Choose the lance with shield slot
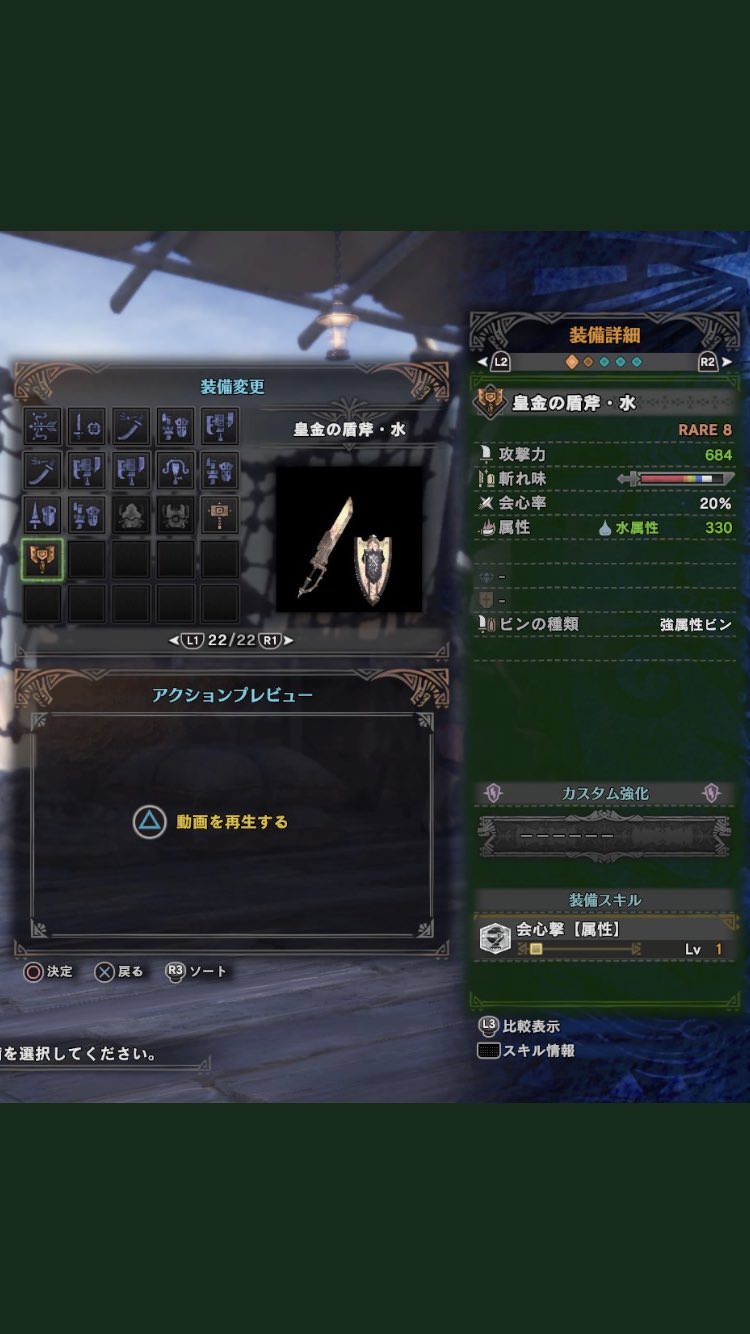This screenshot has width=750, height=1334. pyautogui.click(x=43, y=515)
